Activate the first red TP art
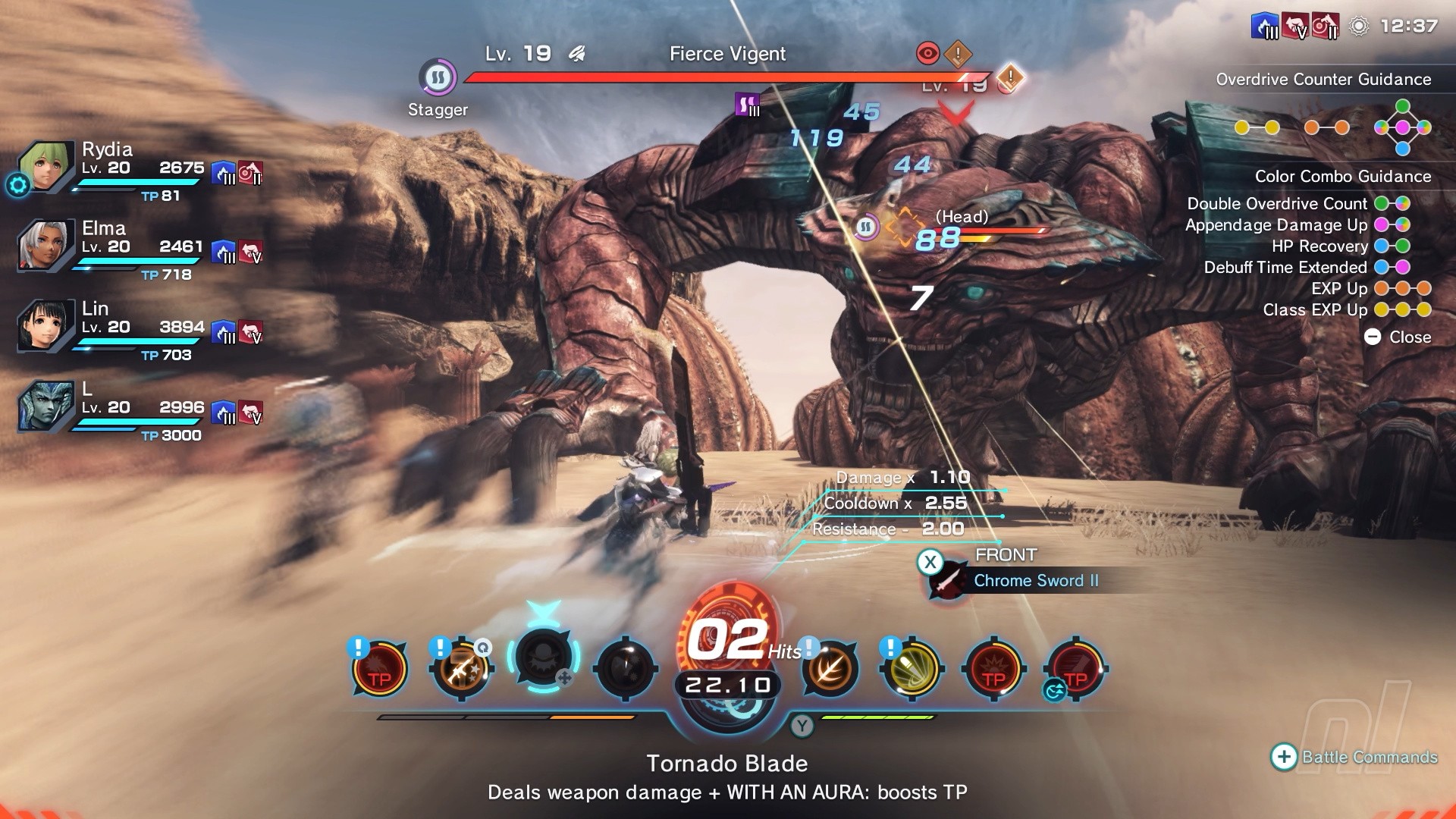 click(x=379, y=669)
